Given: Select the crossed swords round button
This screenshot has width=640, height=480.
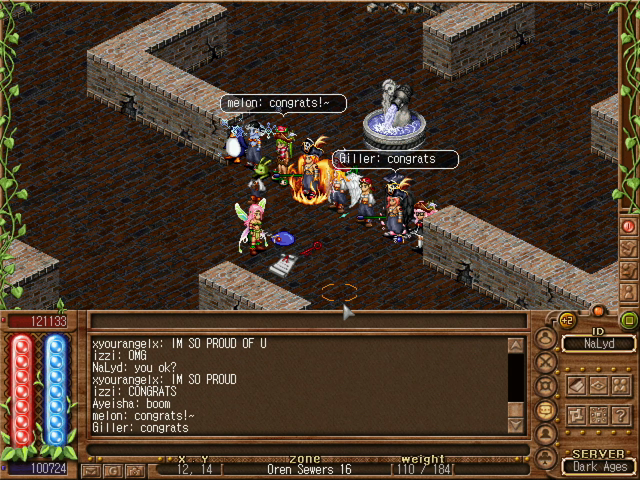Looking at the screenshot, I should pyautogui.click(x=546, y=362).
